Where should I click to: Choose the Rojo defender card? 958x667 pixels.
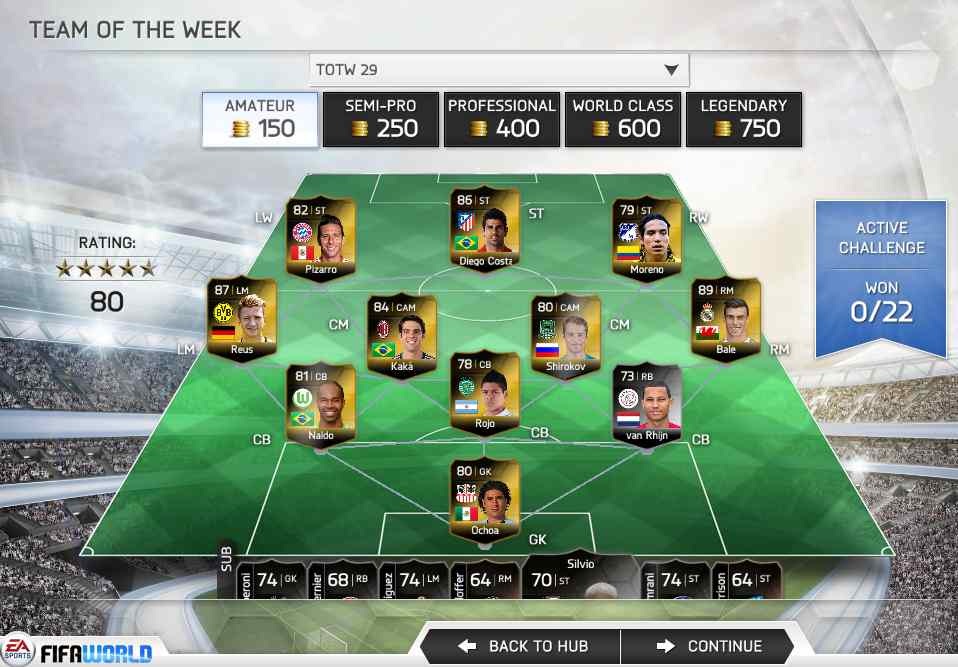click(x=485, y=392)
